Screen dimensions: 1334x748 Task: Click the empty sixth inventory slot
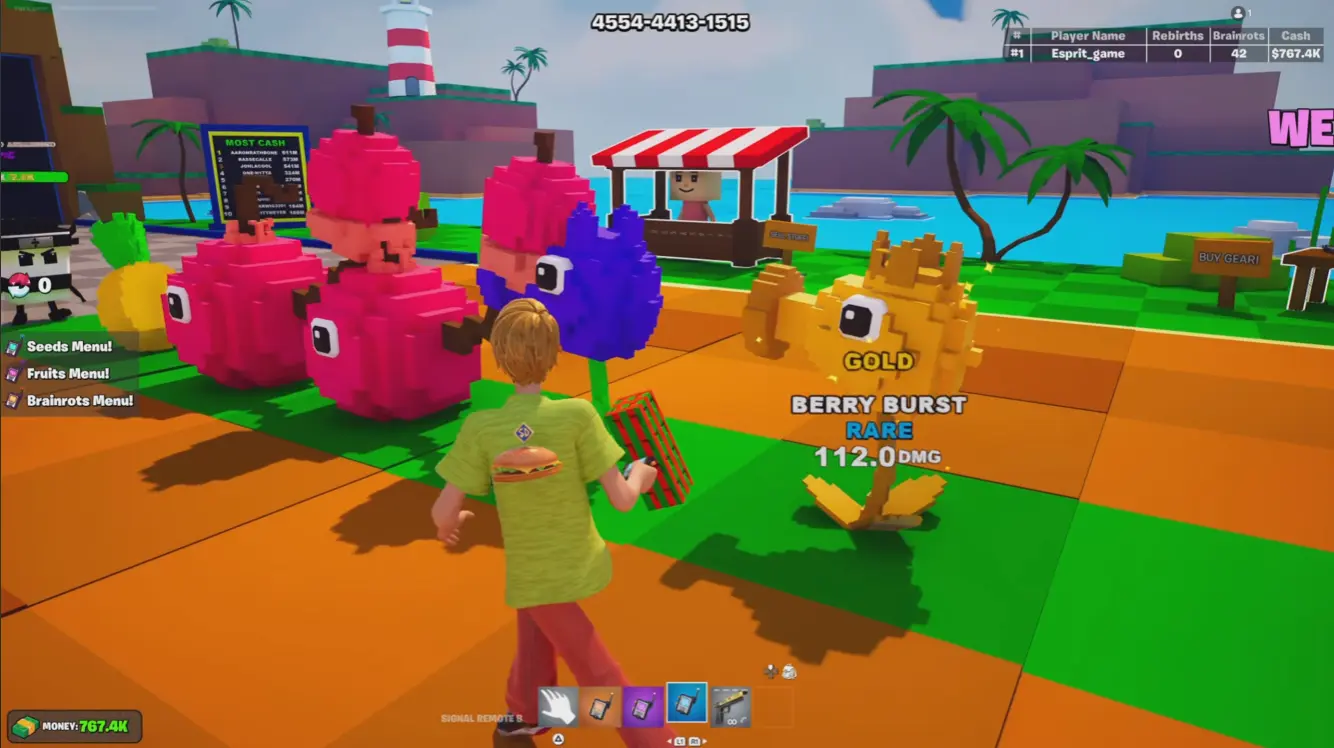pyautogui.click(x=775, y=707)
